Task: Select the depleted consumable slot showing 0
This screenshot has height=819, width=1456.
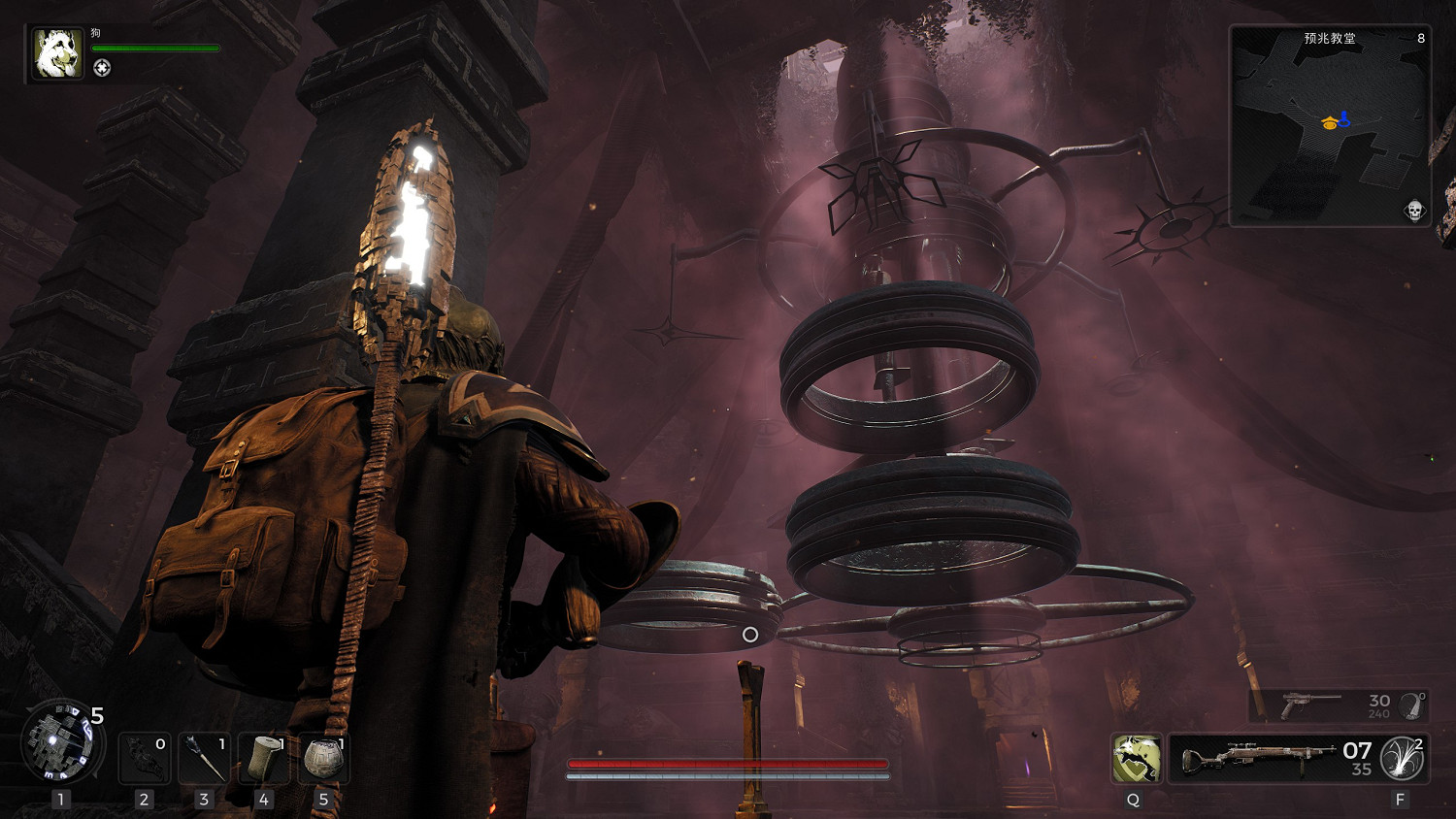Action: coord(145,758)
